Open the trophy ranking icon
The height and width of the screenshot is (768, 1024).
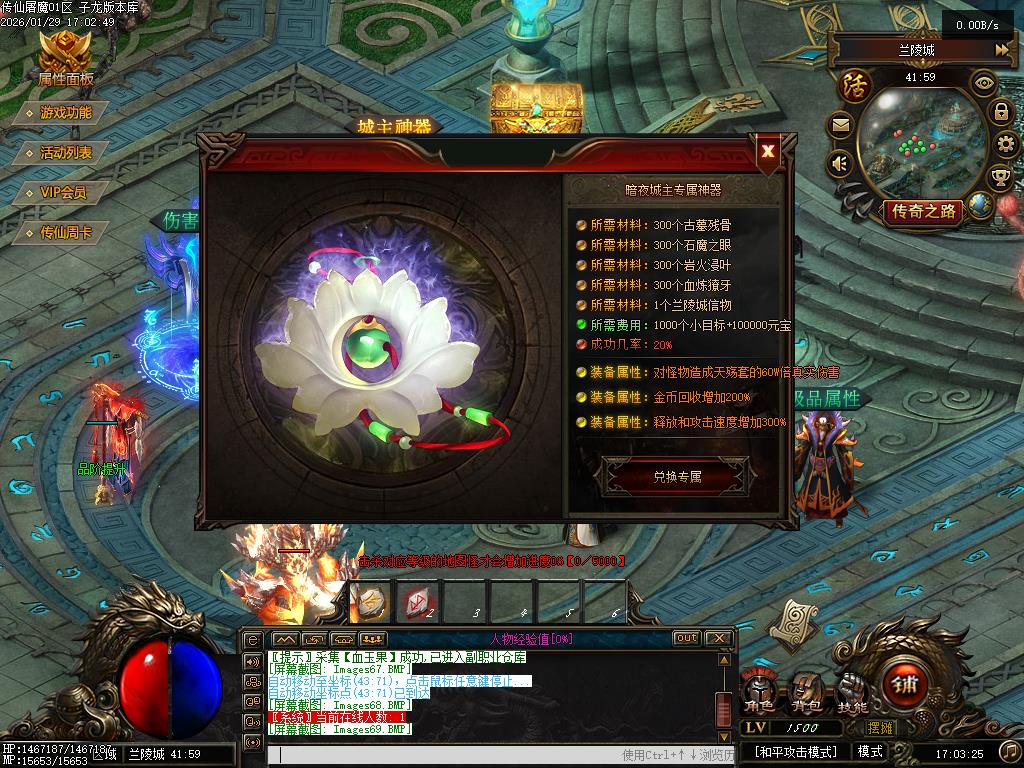pos(1000,178)
